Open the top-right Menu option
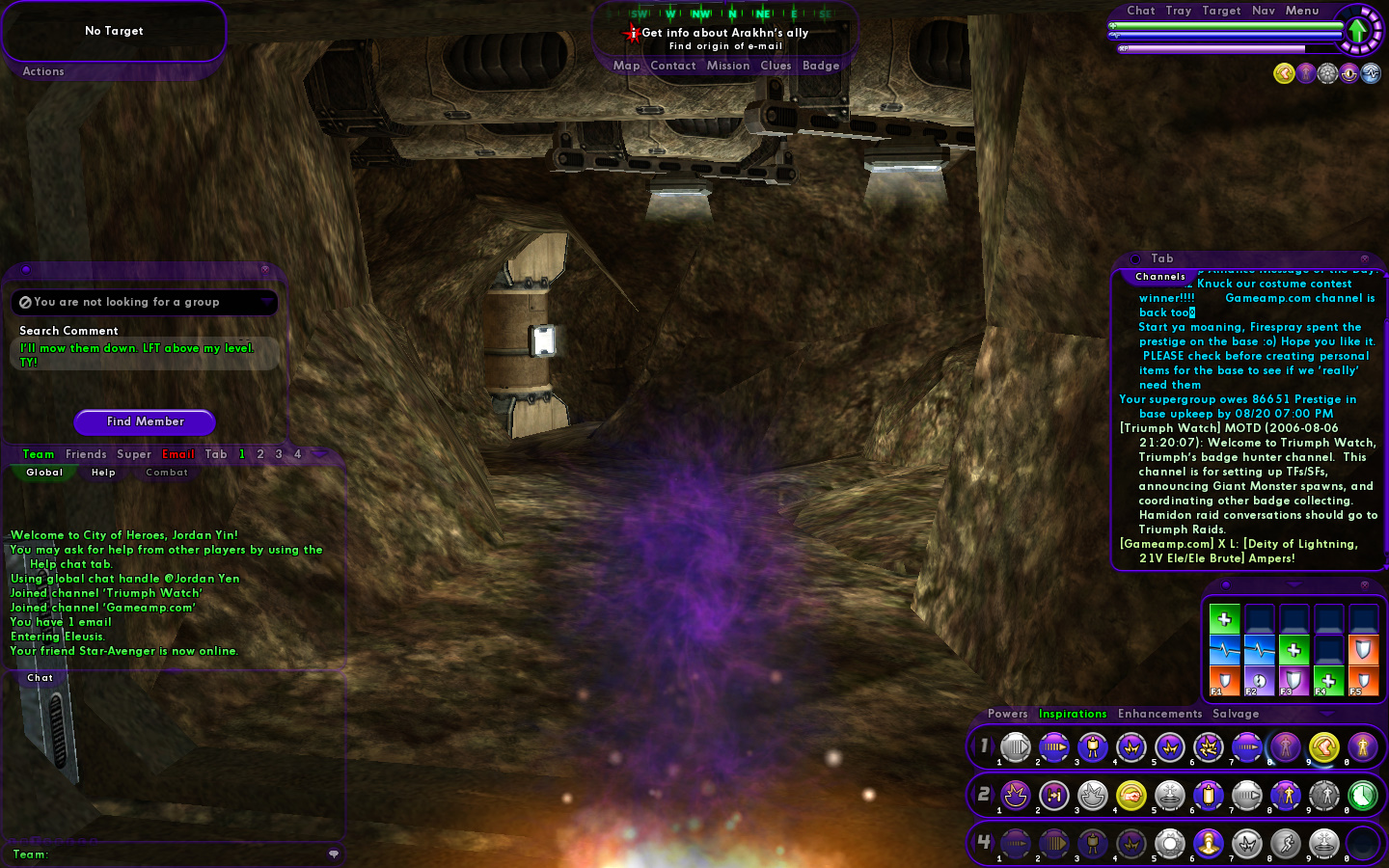 pos(1301,11)
